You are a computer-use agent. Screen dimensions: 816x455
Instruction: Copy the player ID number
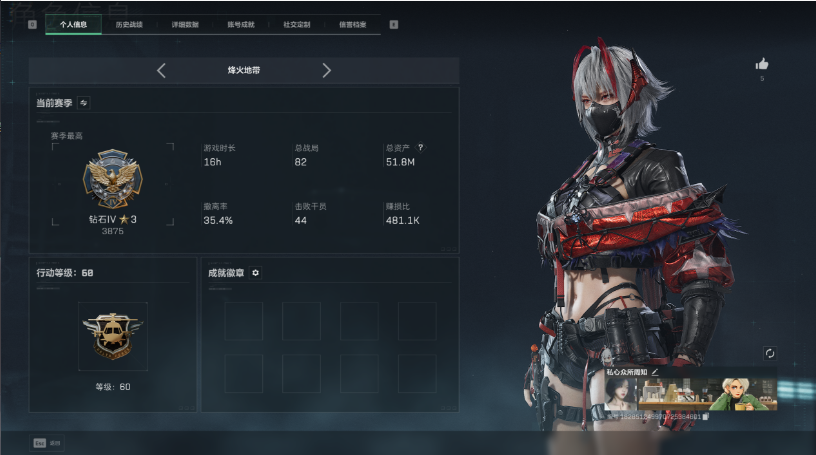coord(705,416)
